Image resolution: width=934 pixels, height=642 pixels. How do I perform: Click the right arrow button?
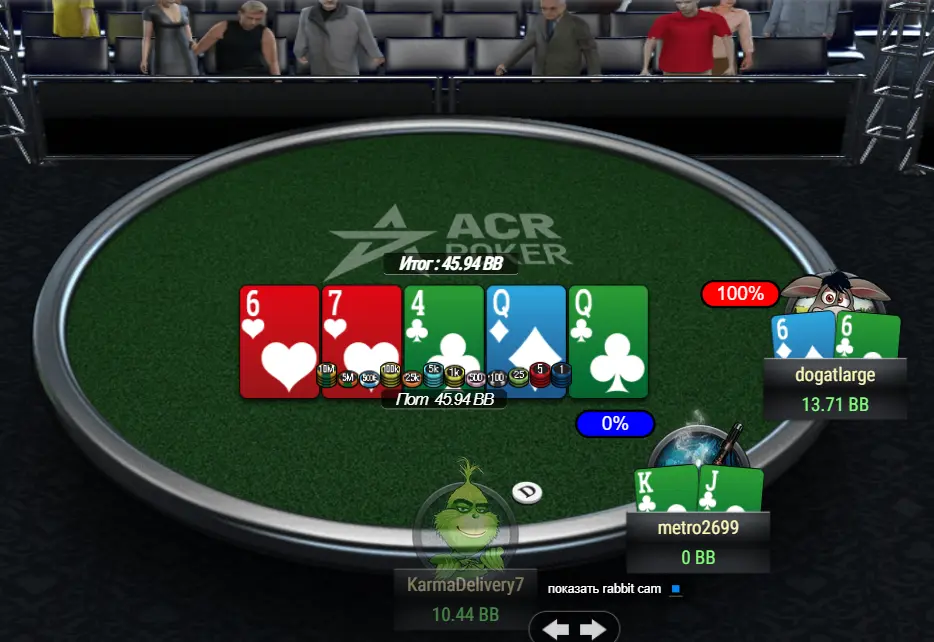[593, 629]
